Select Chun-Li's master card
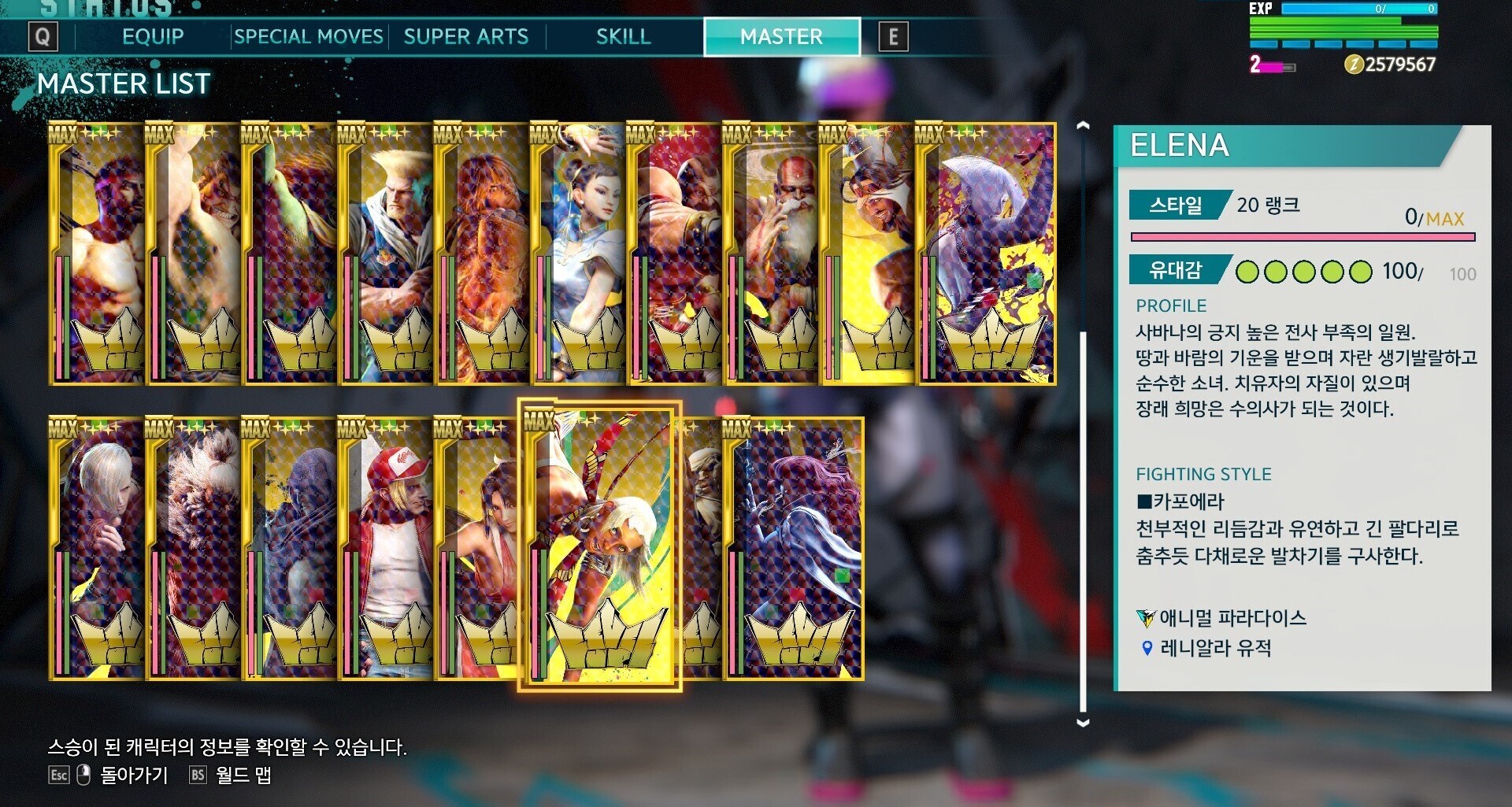 tap(578, 254)
